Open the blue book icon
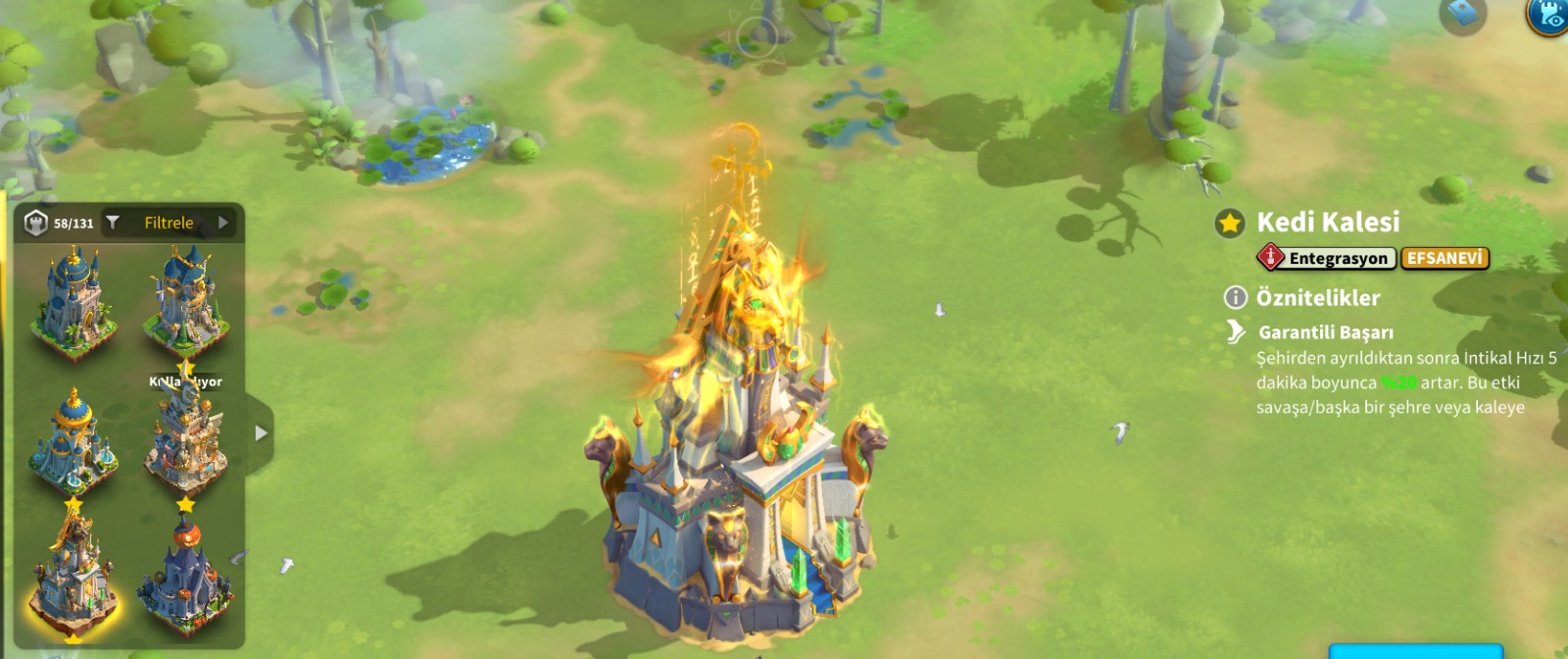Screen dimensions: 1568x659 [1462, 14]
